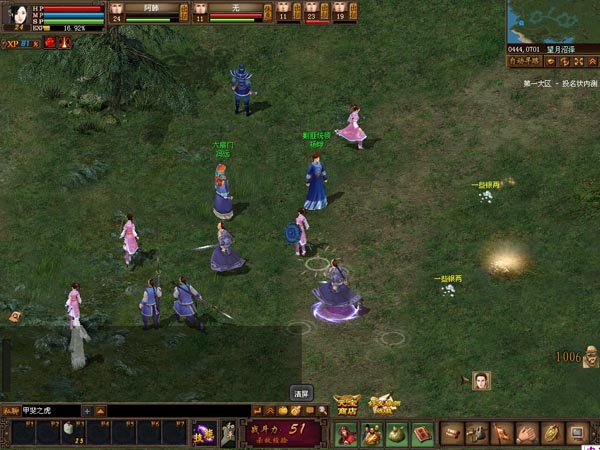
Task: Open the 商店 shop button
Action: [x=347, y=404]
